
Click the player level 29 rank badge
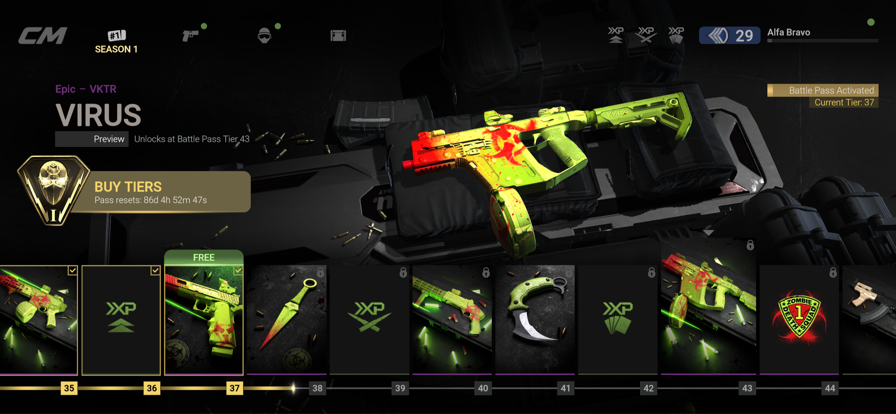[x=731, y=36]
